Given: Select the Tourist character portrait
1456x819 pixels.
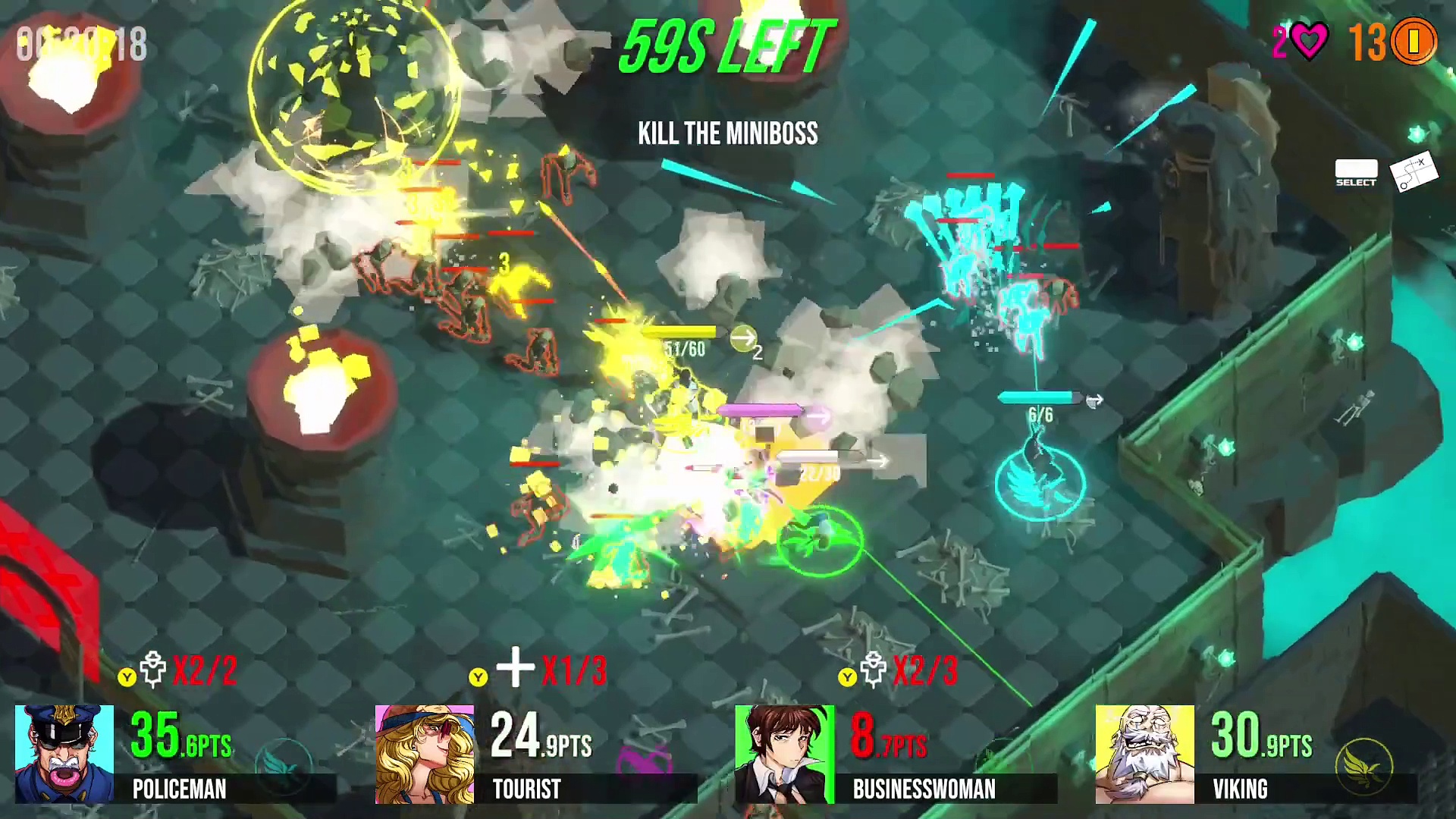Looking at the screenshot, I should (425, 754).
